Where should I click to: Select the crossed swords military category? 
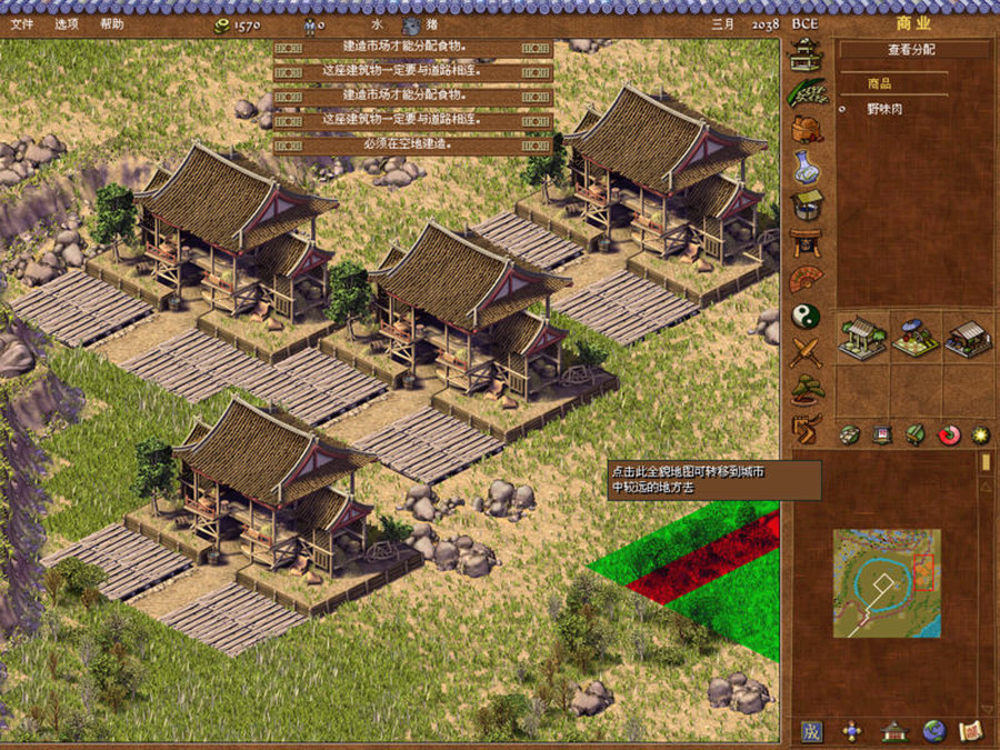point(806,352)
